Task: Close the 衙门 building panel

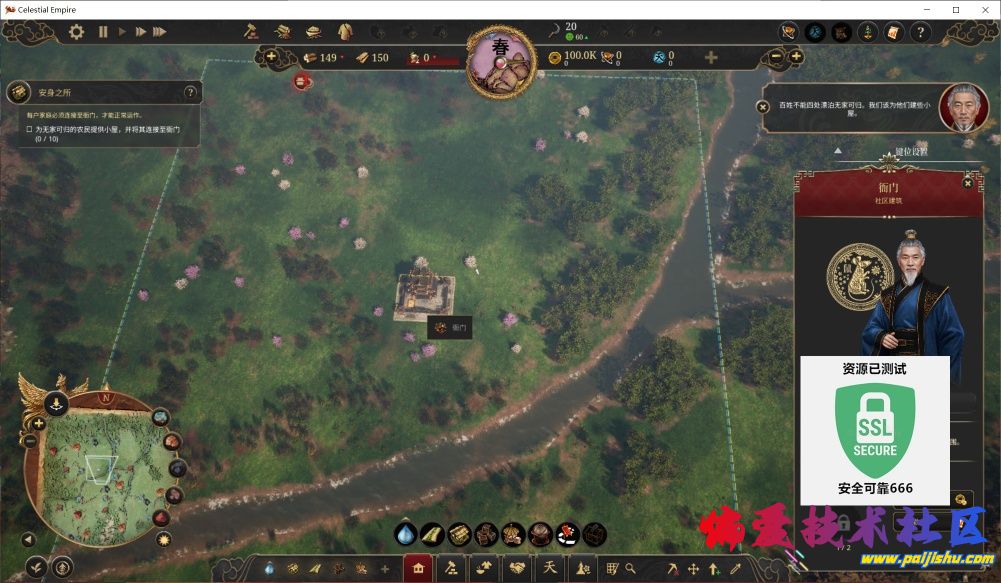Action: tap(967, 183)
